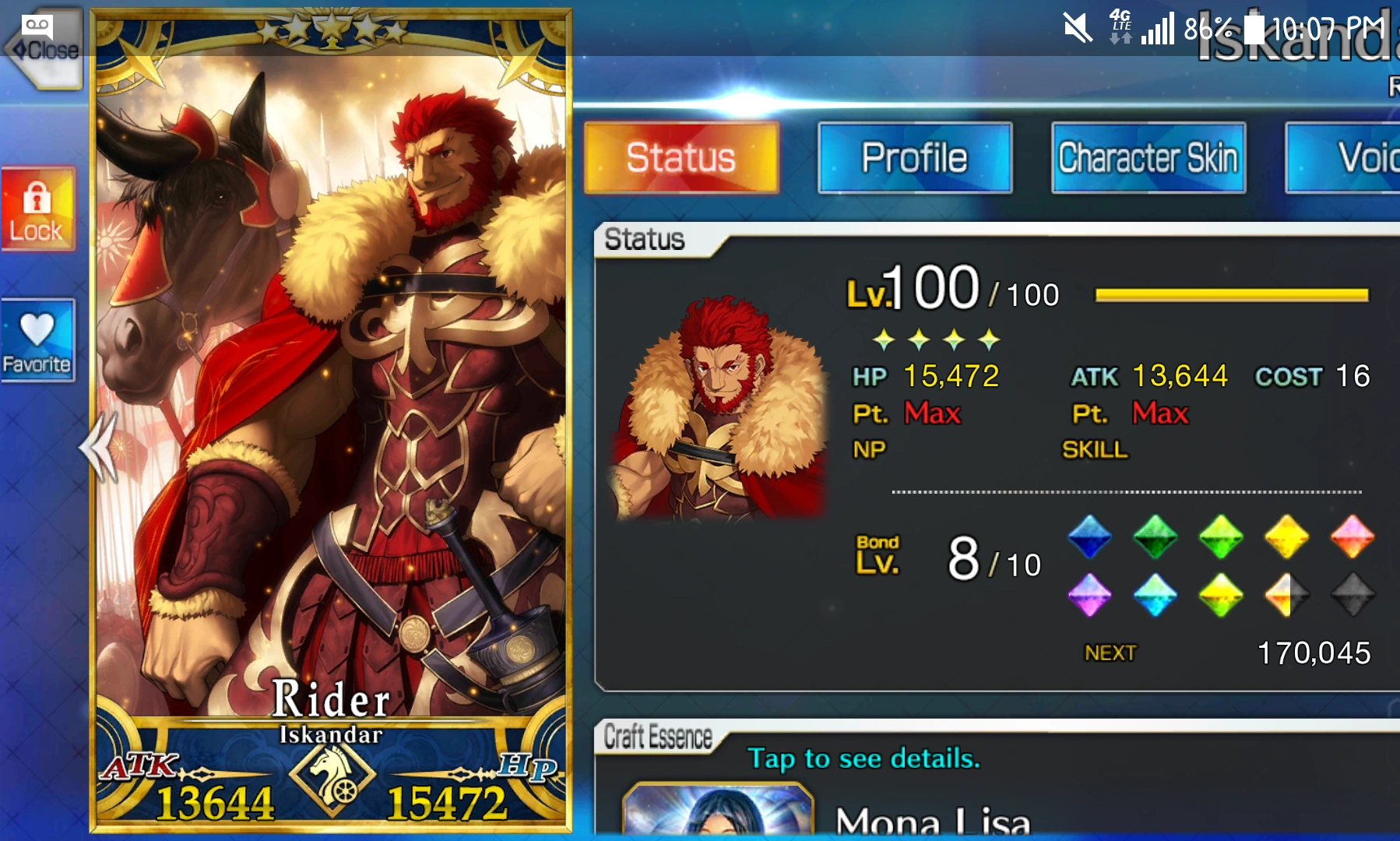Expand Craft Essence details section
This screenshot has height=841, width=1400.
[x=658, y=736]
